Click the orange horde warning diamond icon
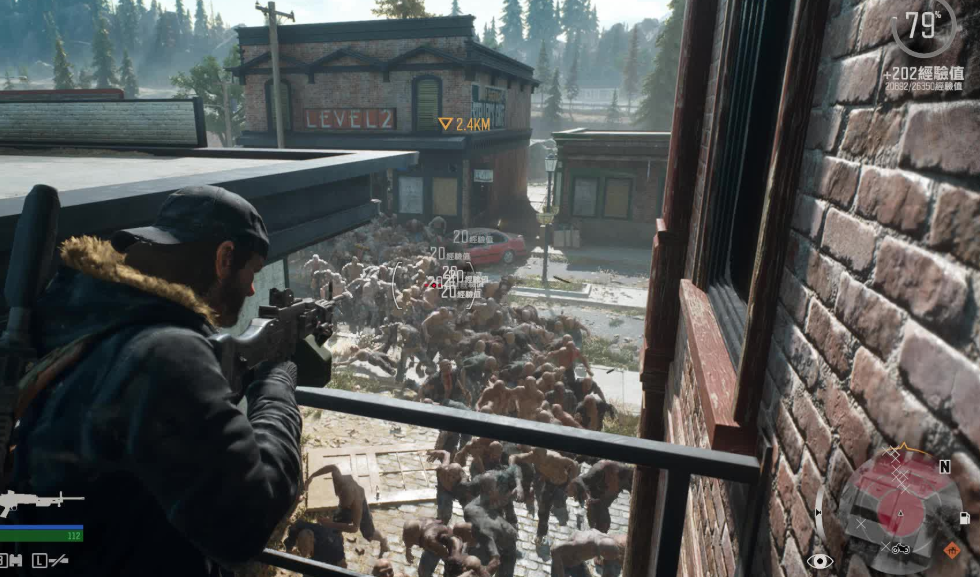980x577 pixels. point(952,549)
